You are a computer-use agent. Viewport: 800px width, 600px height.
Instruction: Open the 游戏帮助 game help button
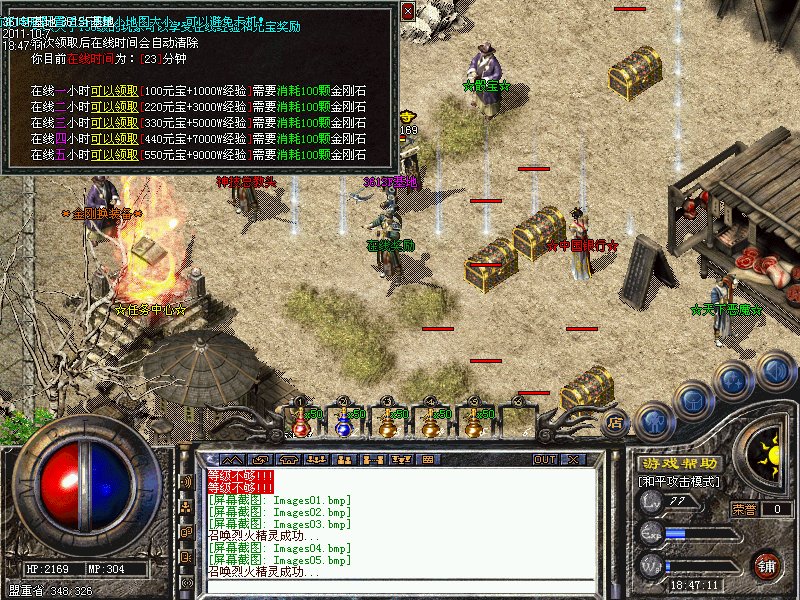click(678, 464)
